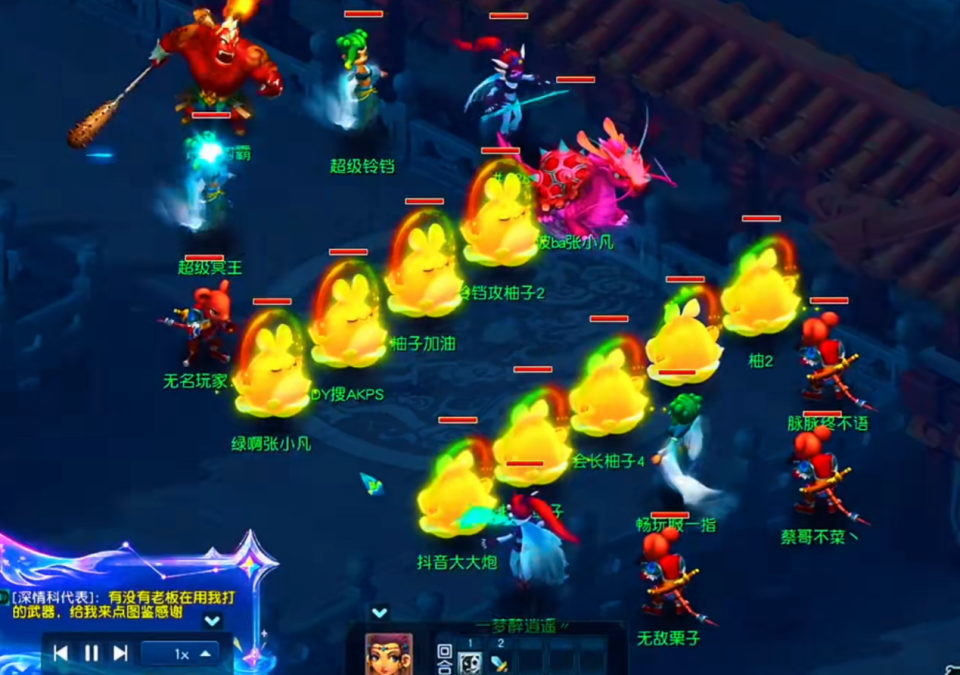Collapse the chat panel with its chevron
Image resolution: width=960 pixels, height=675 pixels.
pos(212,621)
